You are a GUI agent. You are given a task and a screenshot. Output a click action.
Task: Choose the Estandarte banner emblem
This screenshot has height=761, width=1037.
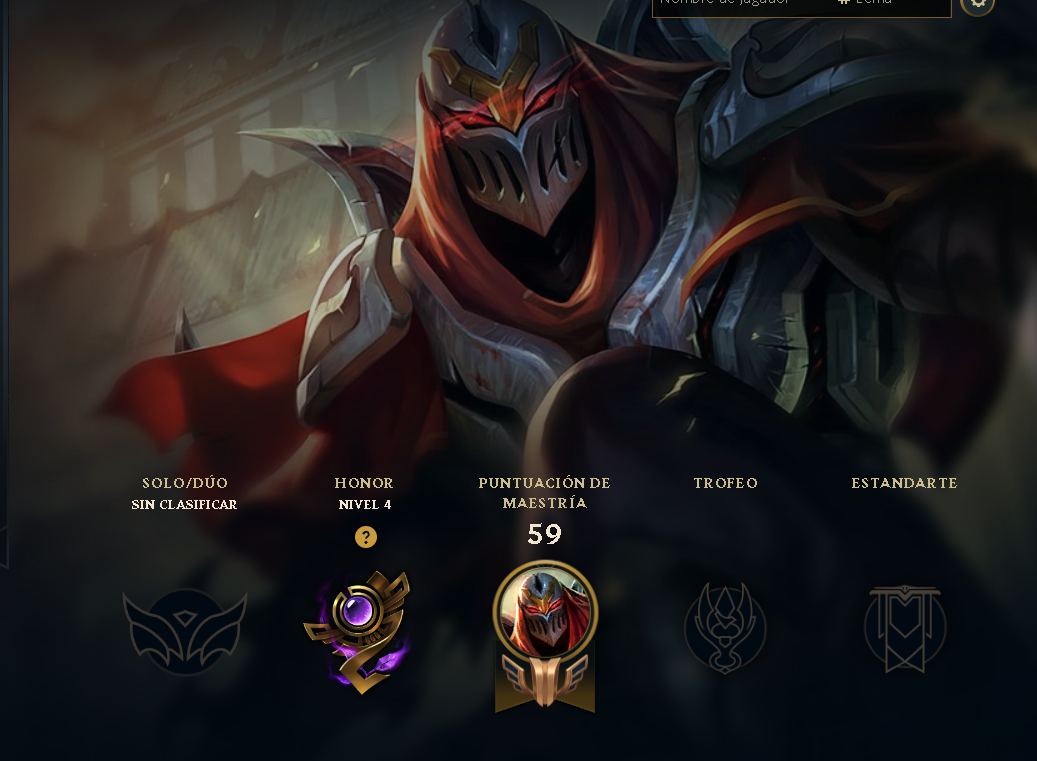pos(904,628)
